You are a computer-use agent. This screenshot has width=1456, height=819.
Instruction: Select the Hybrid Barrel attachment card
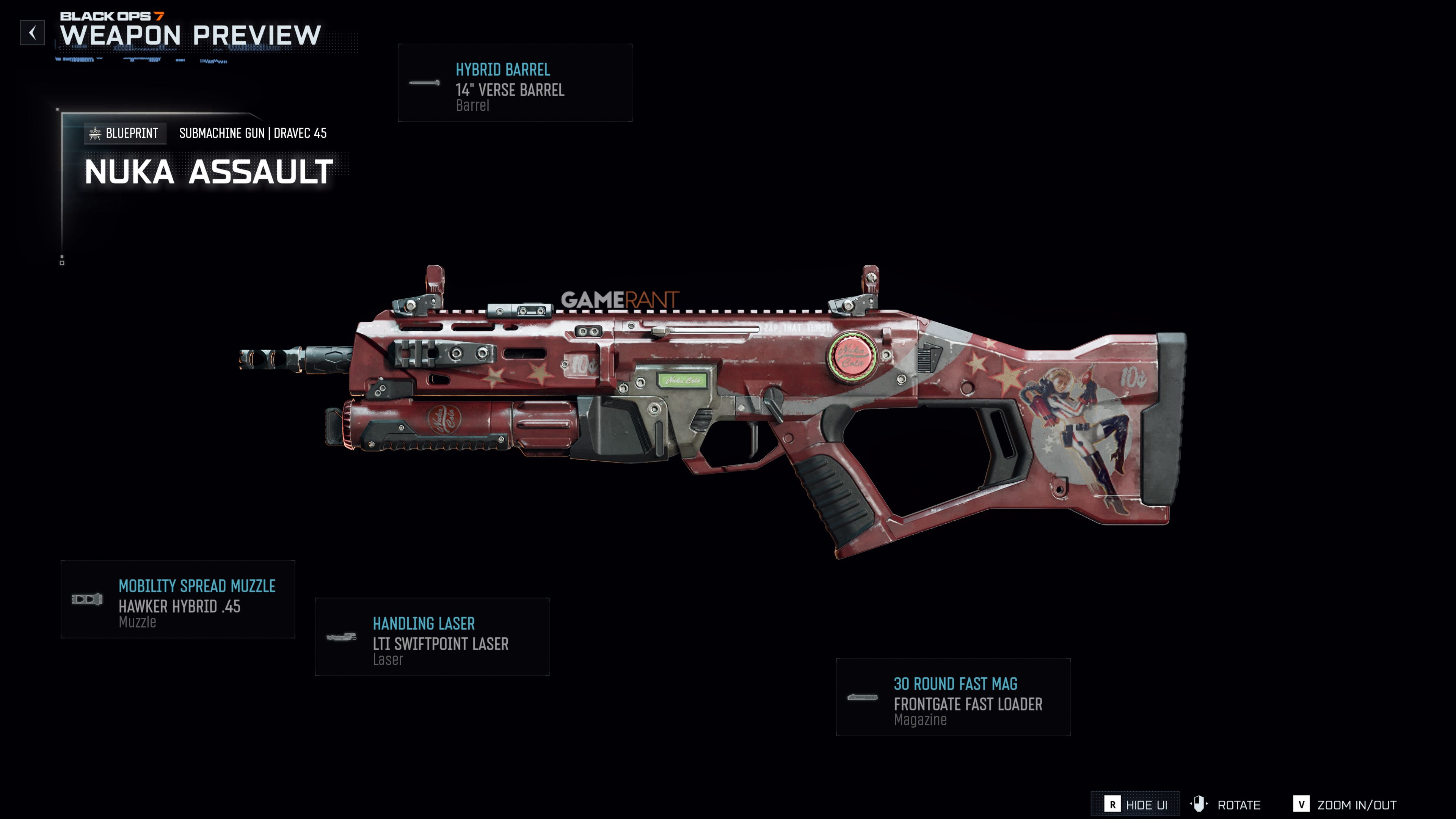pos(515,83)
